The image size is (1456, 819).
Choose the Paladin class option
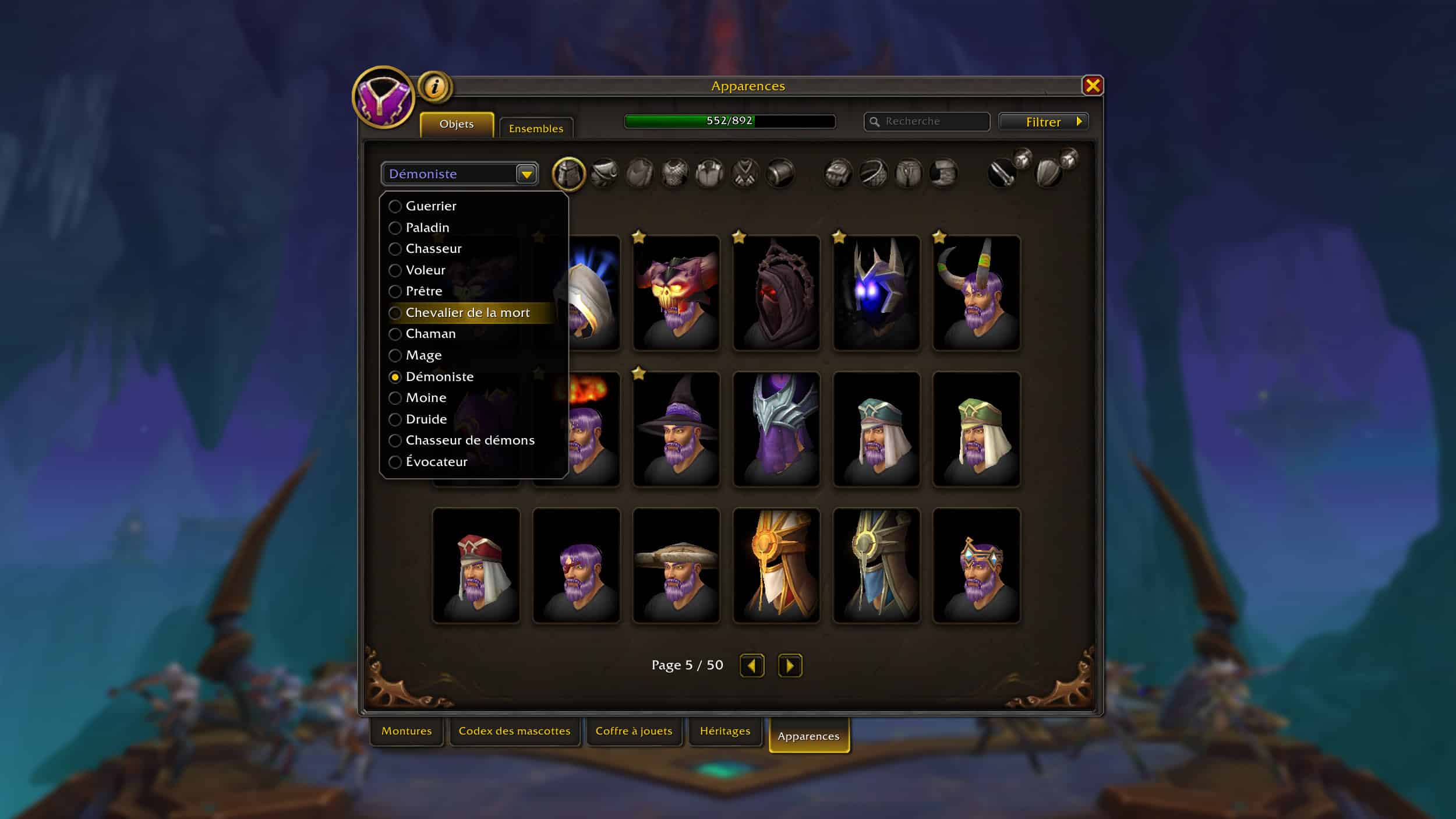pyautogui.click(x=427, y=228)
